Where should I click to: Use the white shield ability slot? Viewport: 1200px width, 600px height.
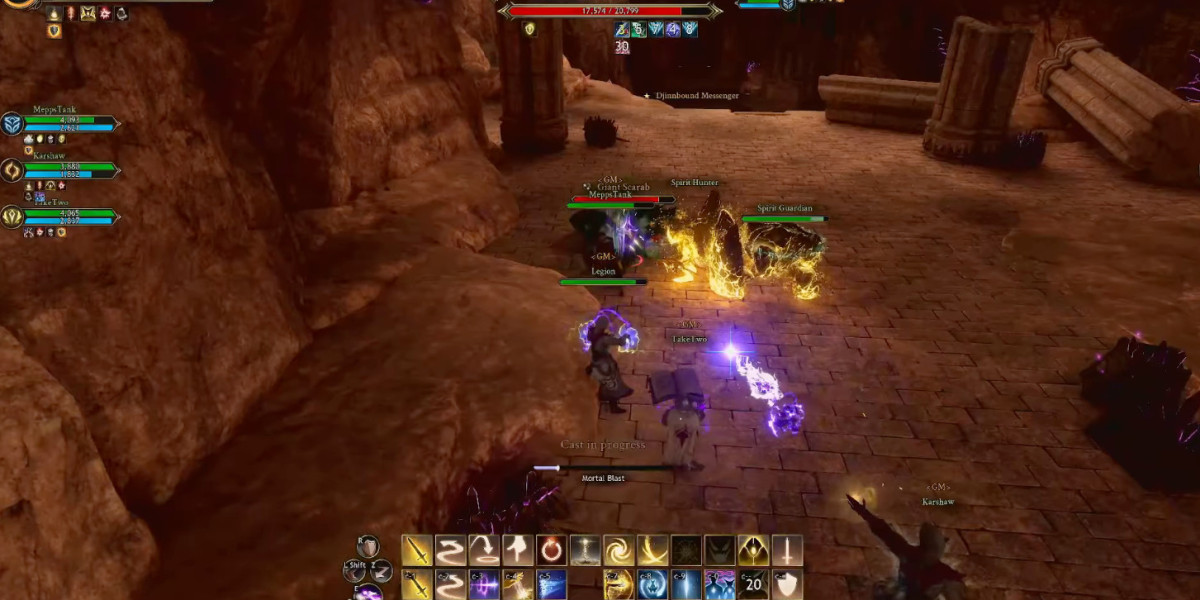click(787, 584)
